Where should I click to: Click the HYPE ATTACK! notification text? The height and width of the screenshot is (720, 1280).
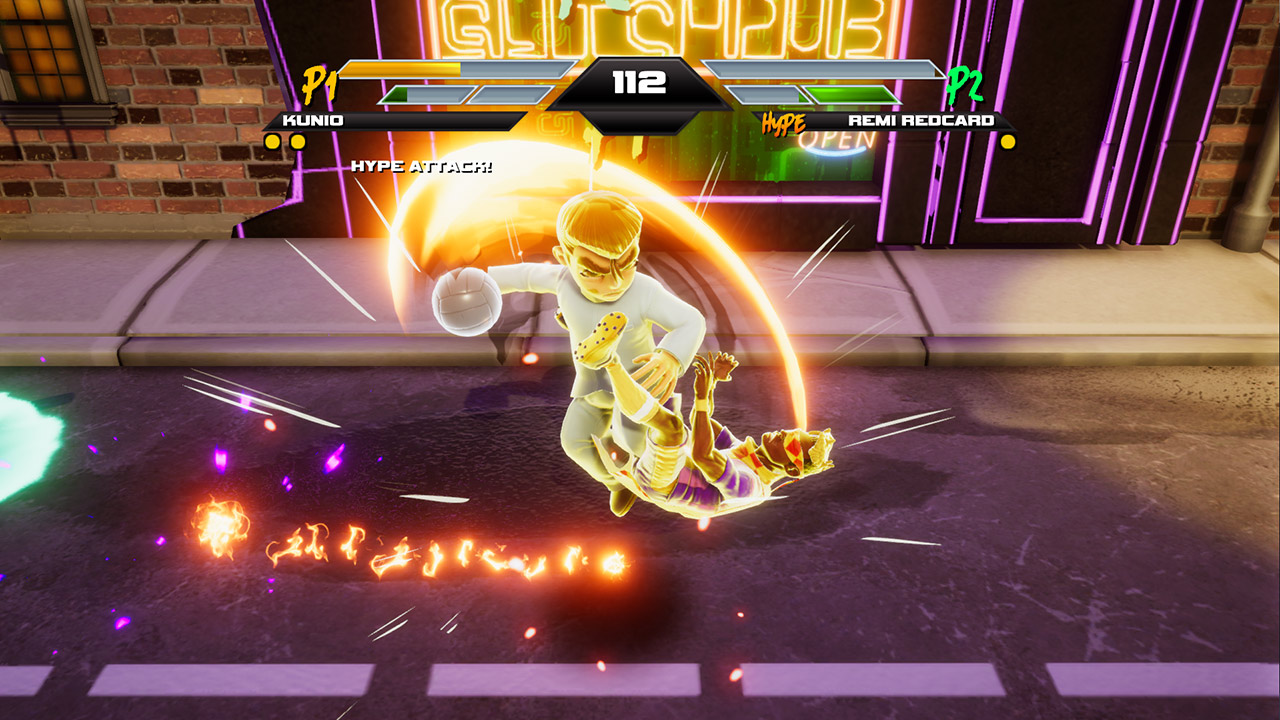click(421, 164)
